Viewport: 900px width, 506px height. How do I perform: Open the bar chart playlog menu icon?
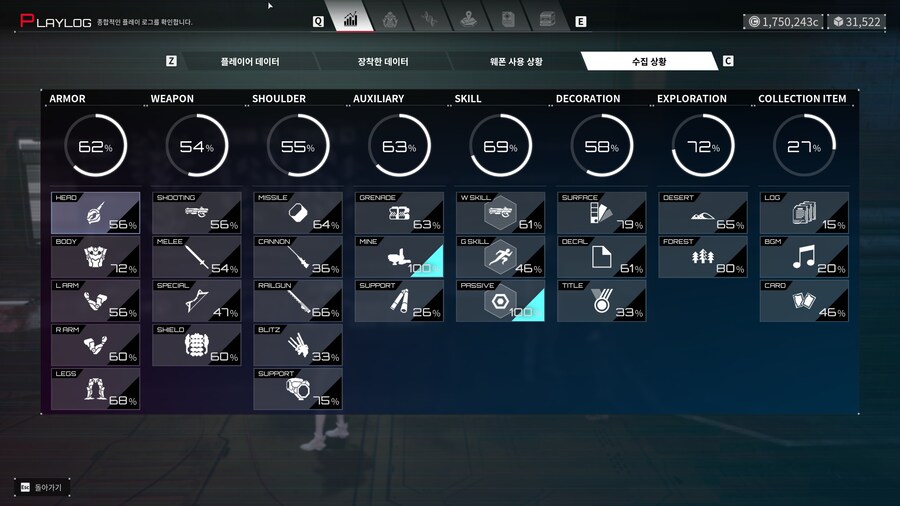tap(351, 19)
